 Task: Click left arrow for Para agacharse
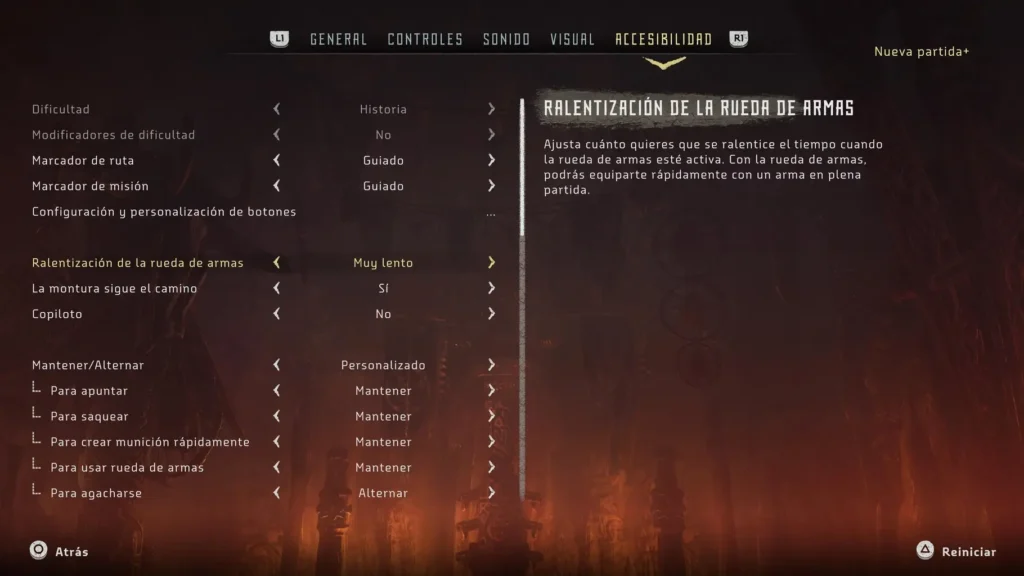point(277,493)
